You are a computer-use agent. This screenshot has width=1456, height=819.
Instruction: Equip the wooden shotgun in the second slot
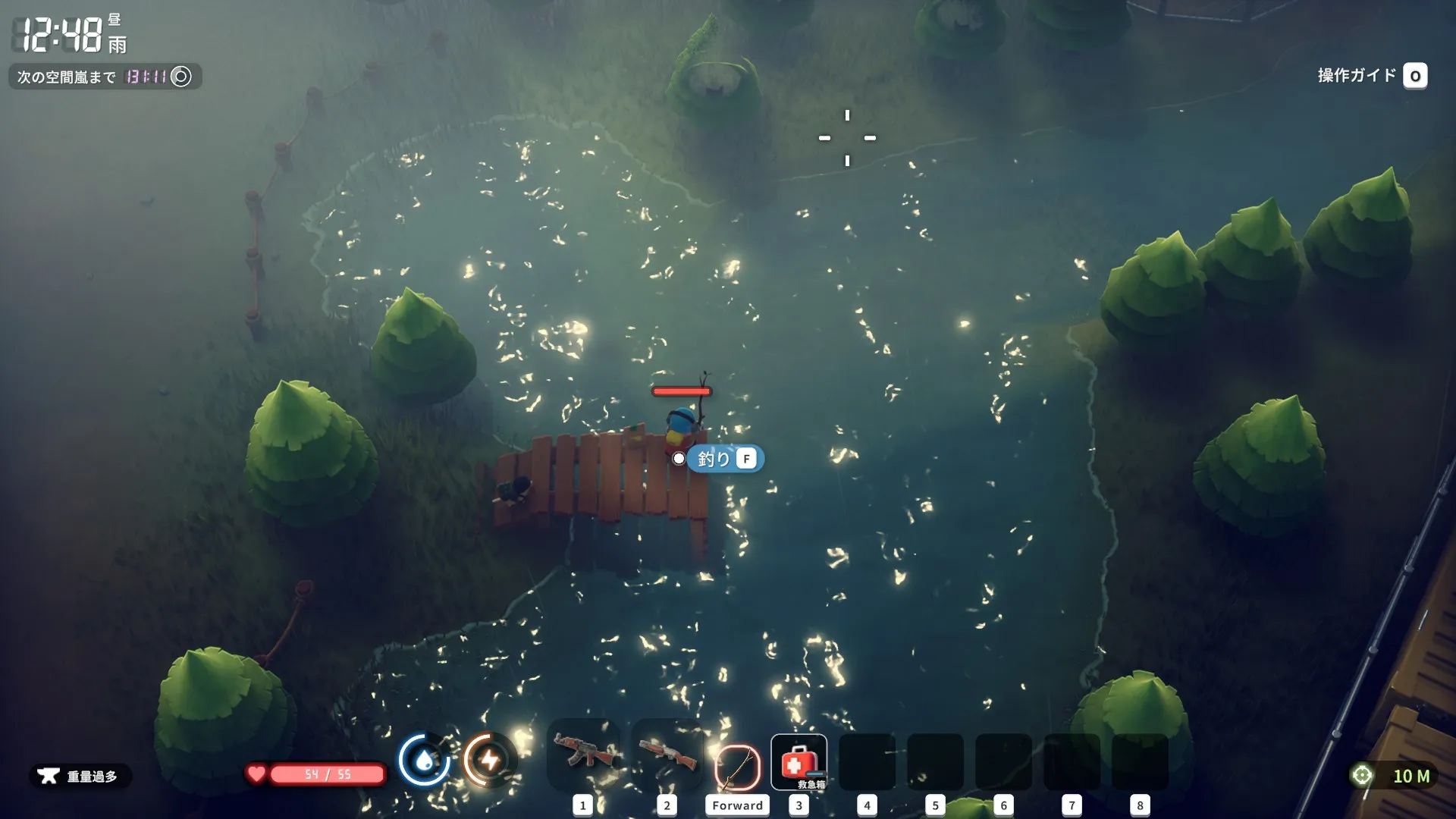tap(667, 755)
